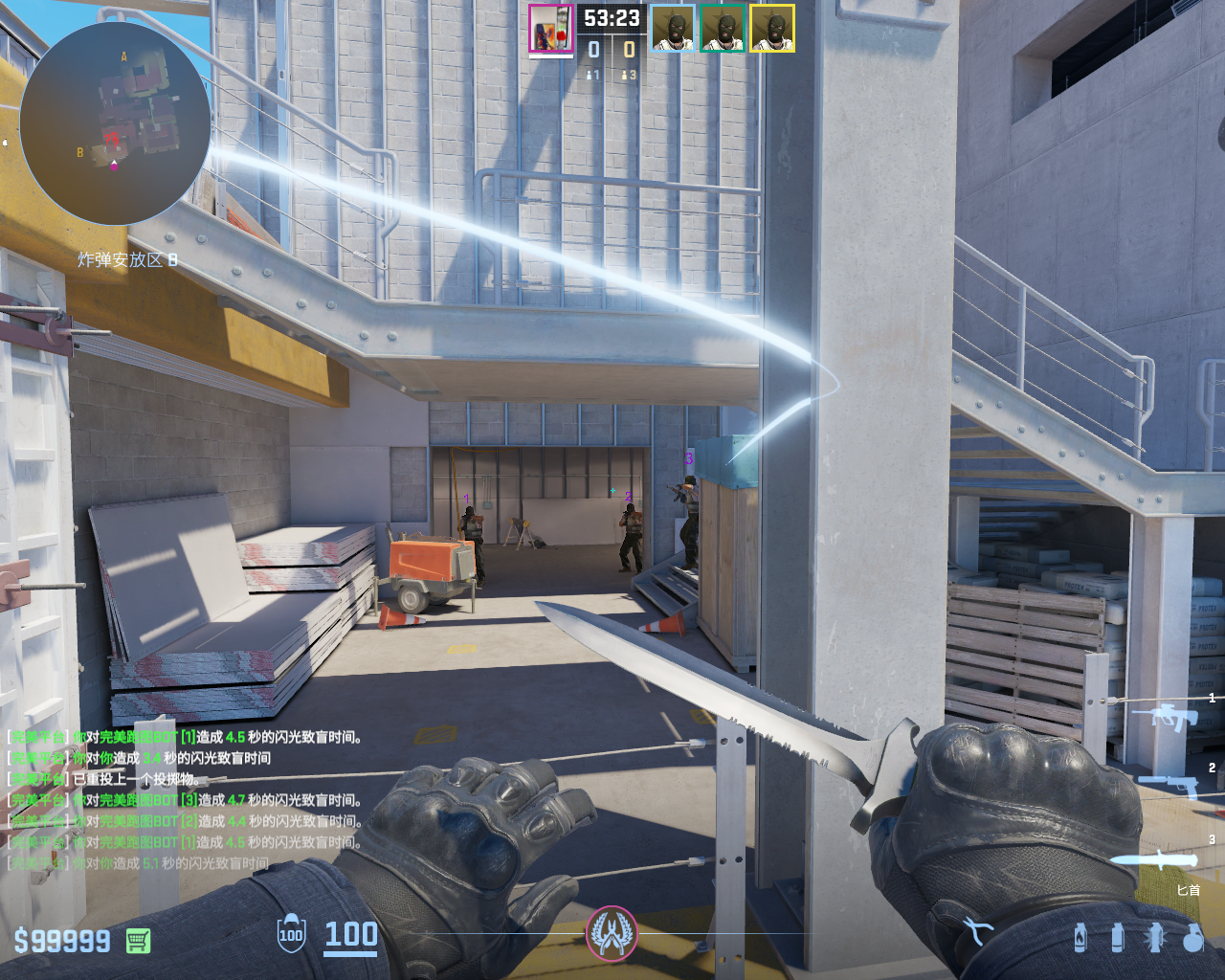
Task: Equip the silenced pistol in slot 2
Action: pos(1171,785)
